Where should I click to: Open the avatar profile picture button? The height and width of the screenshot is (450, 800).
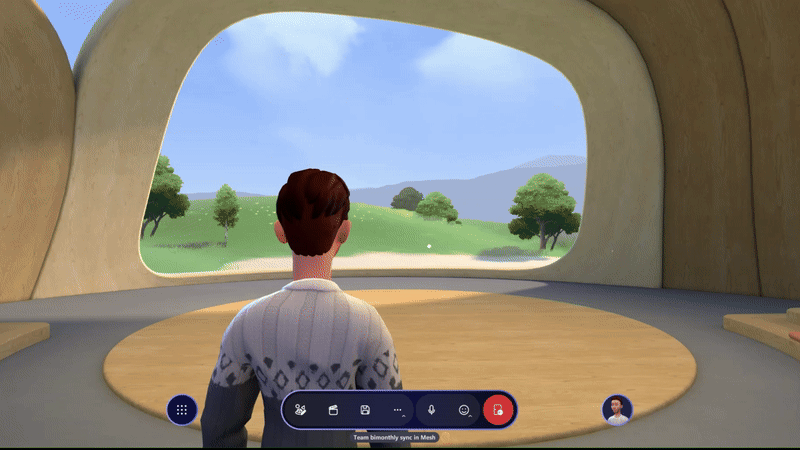tap(617, 410)
